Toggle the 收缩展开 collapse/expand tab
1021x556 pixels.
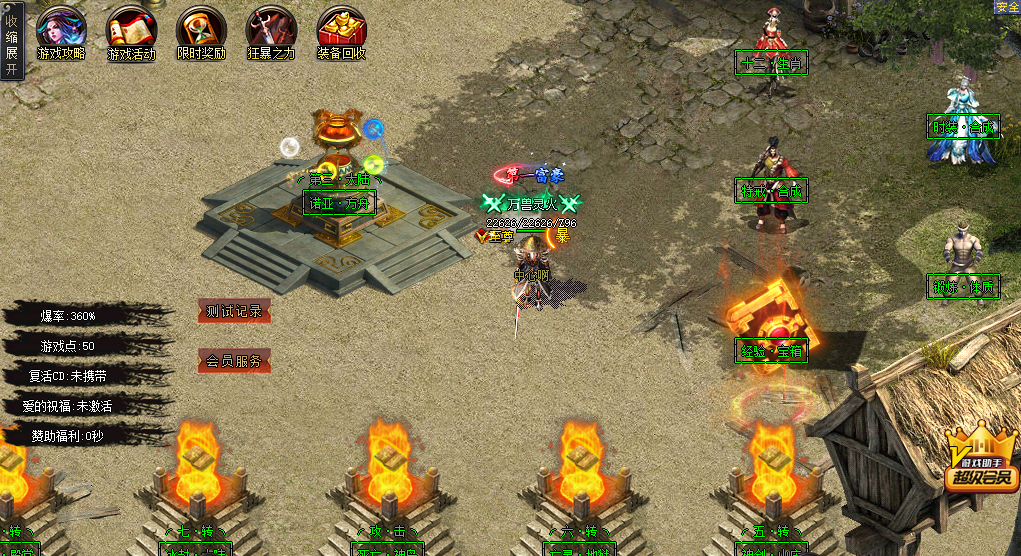click(11, 41)
